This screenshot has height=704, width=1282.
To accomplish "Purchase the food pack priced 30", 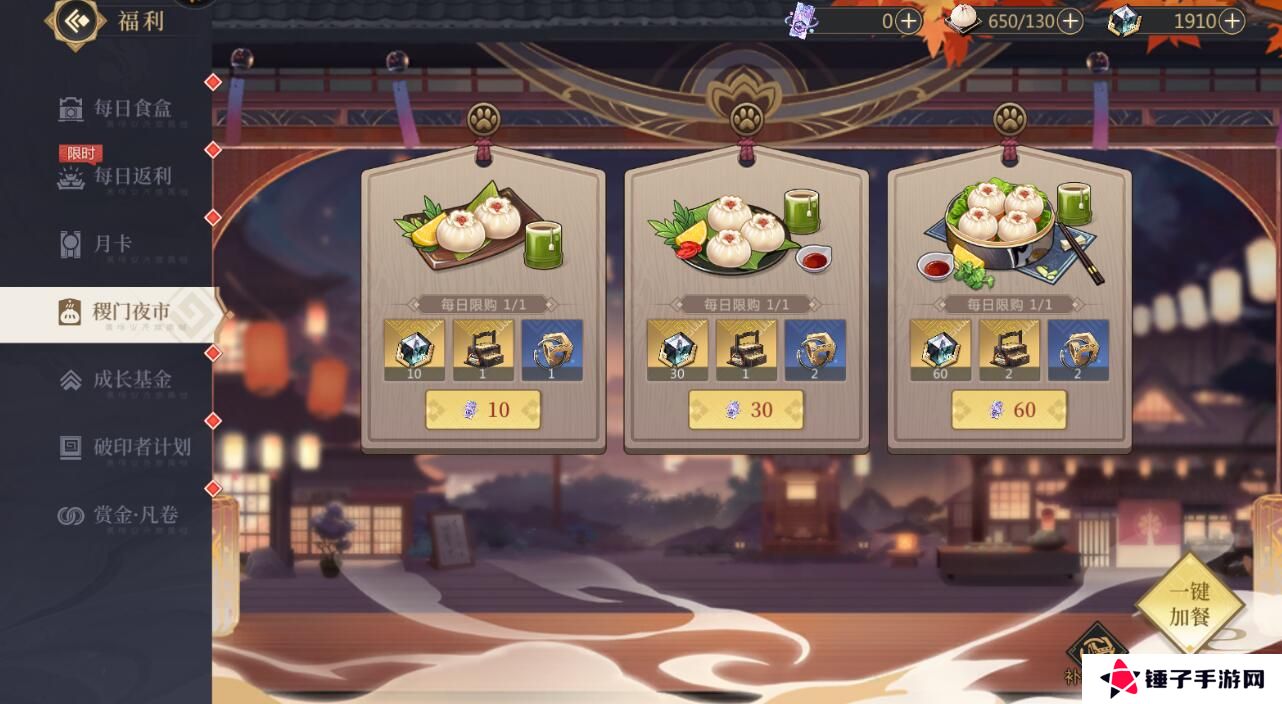I will tap(746, 410).
